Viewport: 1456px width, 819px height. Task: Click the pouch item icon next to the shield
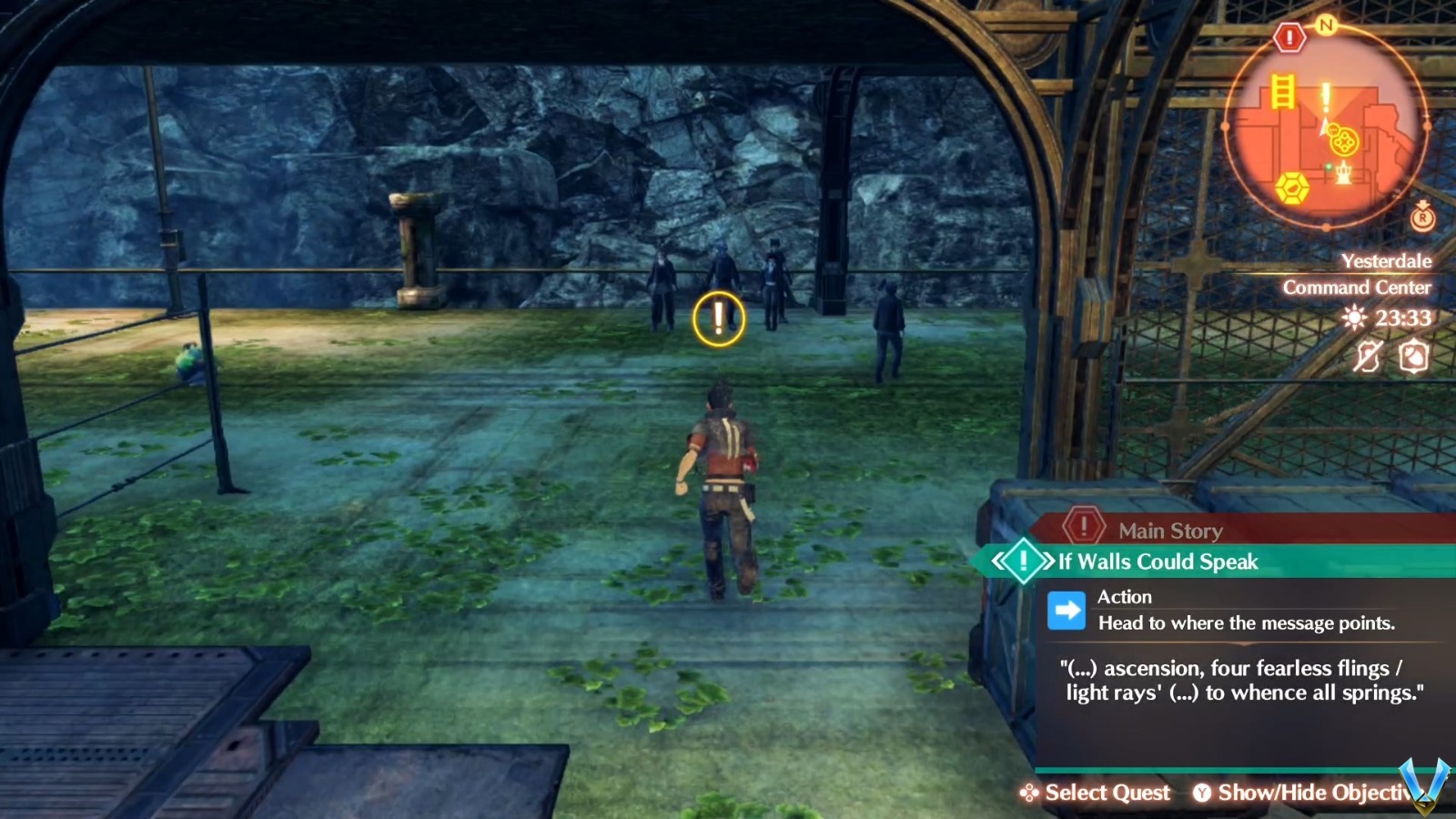pyautogui.click(x=1412, y=356)
